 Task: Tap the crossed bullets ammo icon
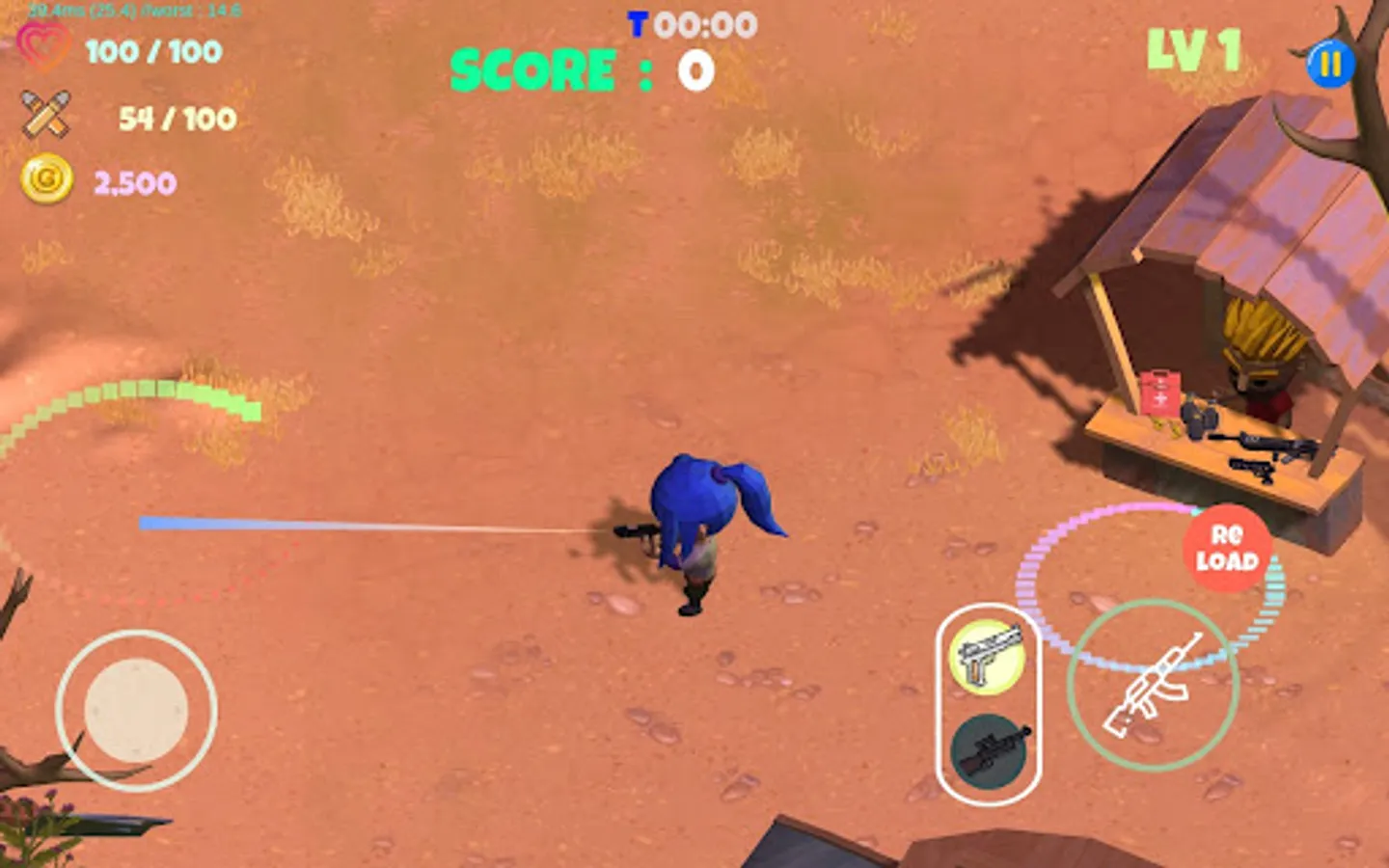click(x=48, y=111)
